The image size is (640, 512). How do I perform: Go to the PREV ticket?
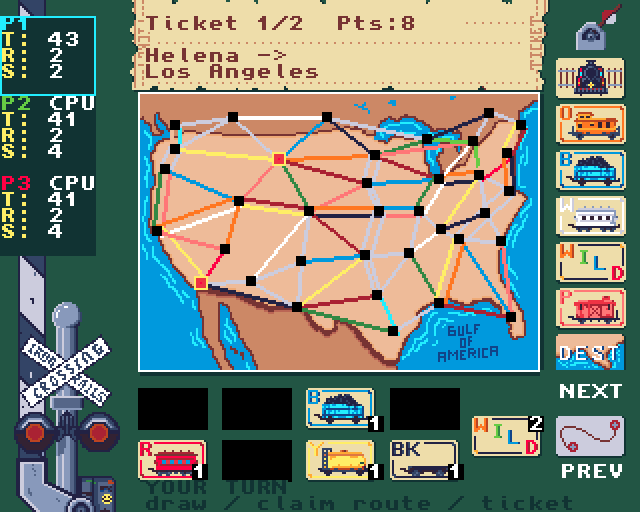point(590,470)
